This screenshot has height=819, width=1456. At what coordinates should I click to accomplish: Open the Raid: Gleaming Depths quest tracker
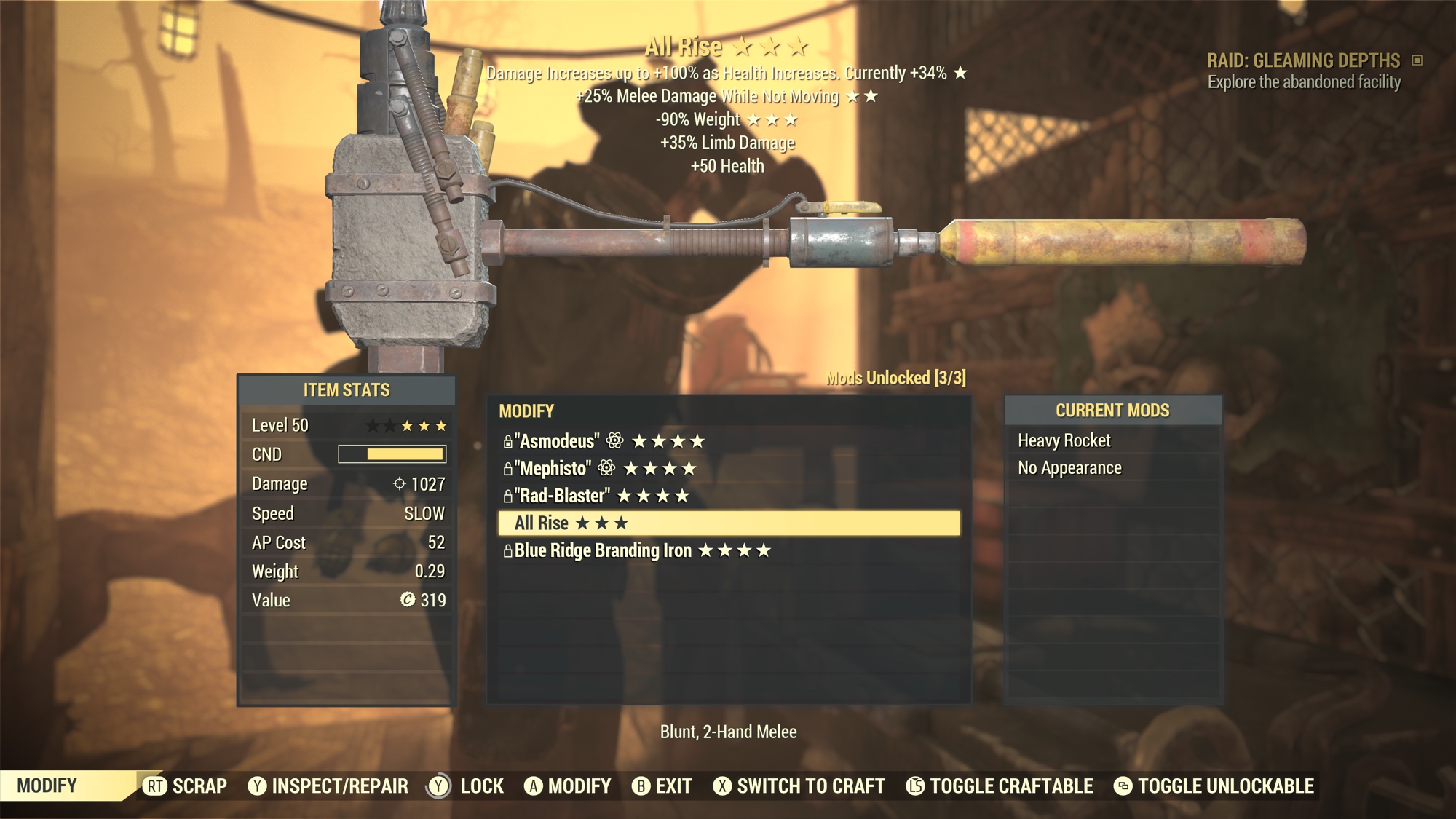pos(1303,60)
